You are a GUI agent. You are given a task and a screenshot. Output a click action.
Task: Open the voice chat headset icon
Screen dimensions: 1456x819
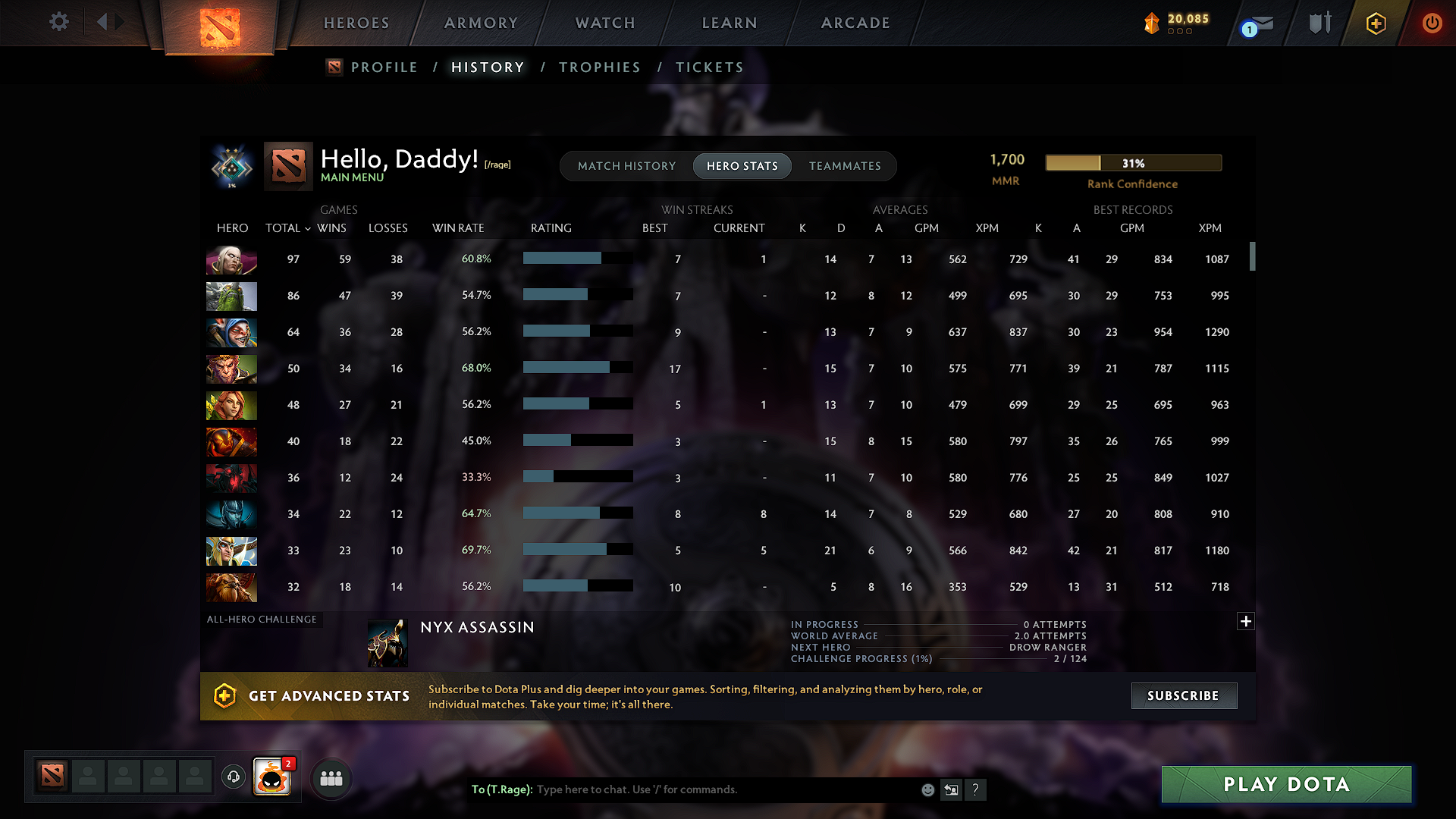coord(233,777)
